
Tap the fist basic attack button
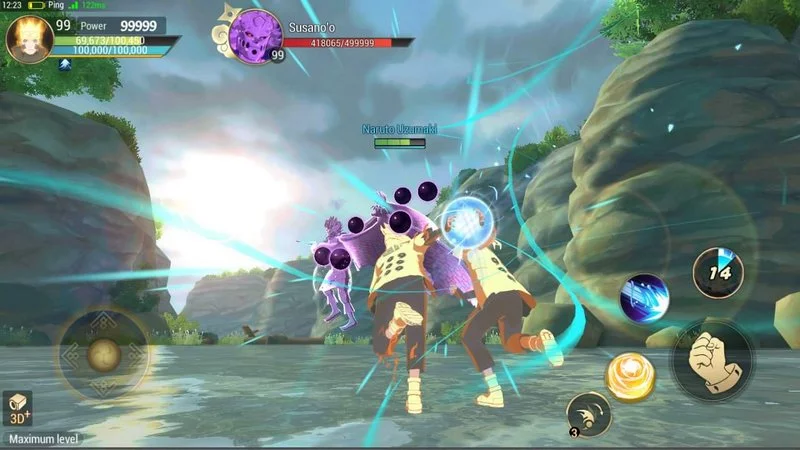(x=712, y=360)
